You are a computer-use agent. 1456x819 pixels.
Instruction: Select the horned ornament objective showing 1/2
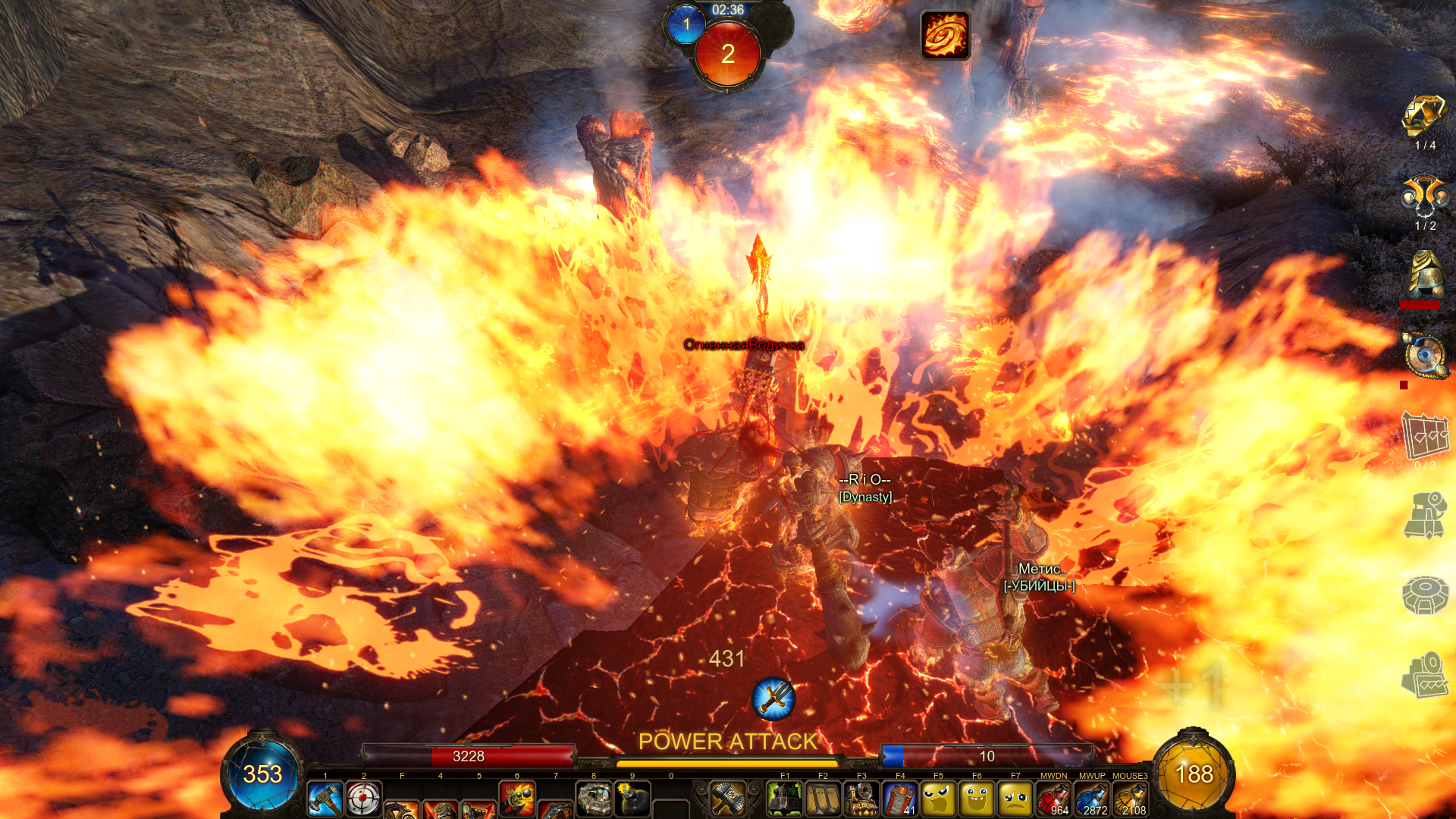pos(1424,196)
